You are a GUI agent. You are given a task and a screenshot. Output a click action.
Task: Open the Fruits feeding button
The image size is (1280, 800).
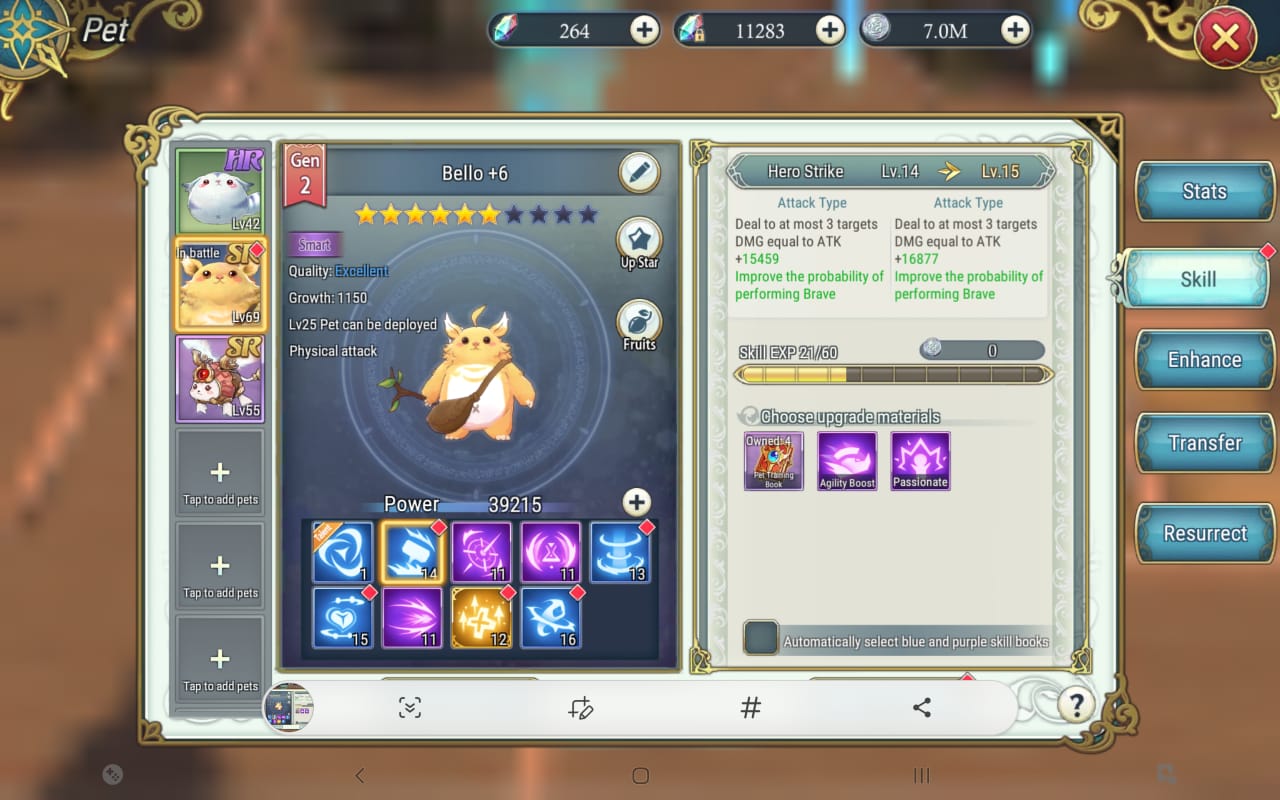pos(639,325)
